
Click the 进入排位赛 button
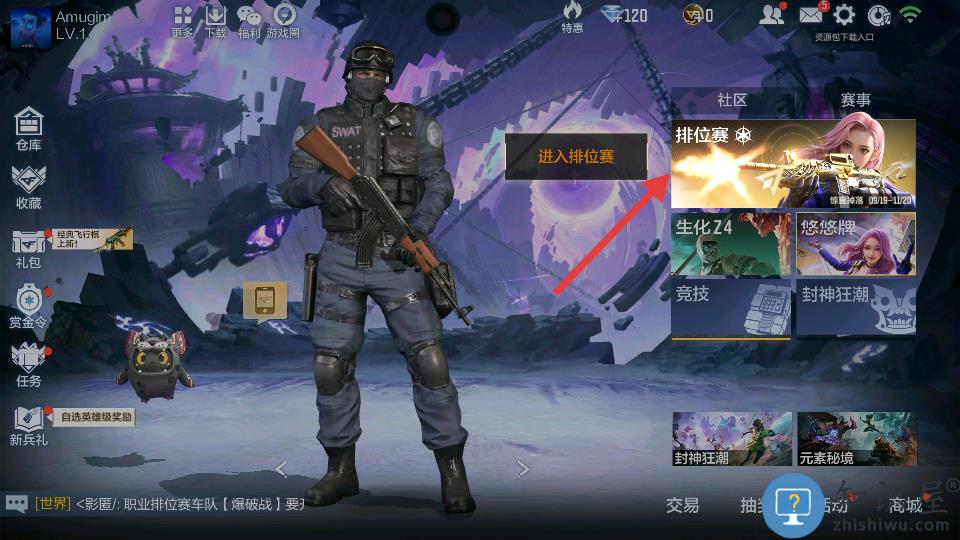(576, 157)
